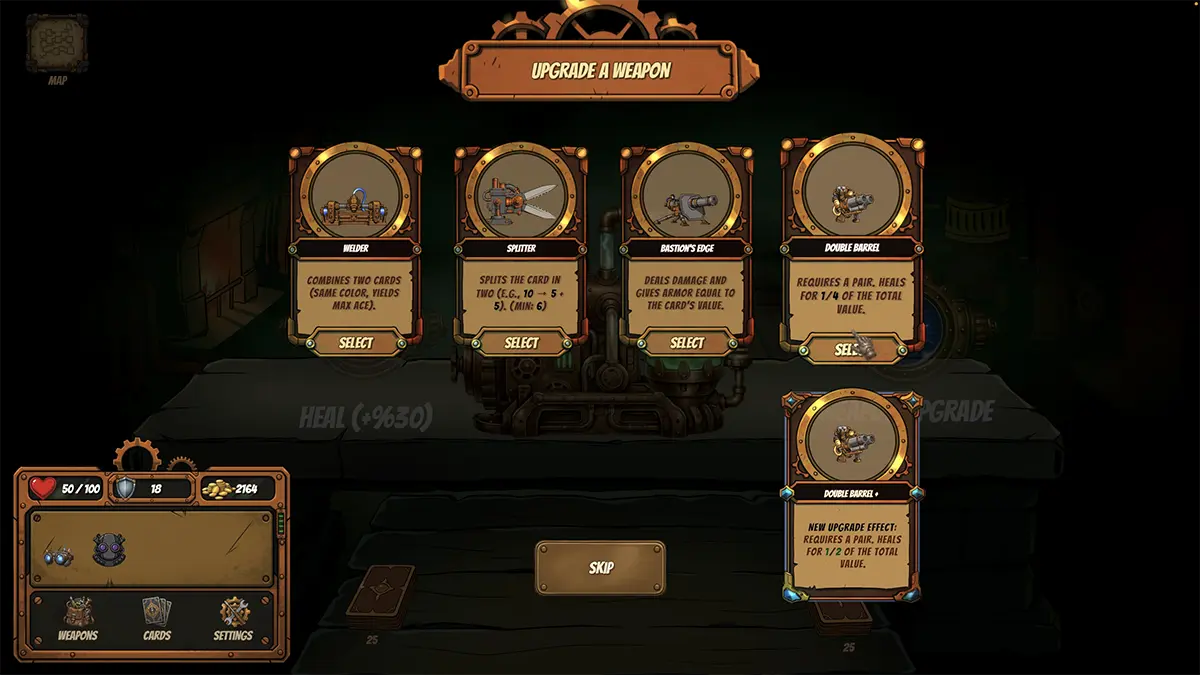Open the Weapons menu
The height and width of the screenshot is (675, 1200).
78,618
